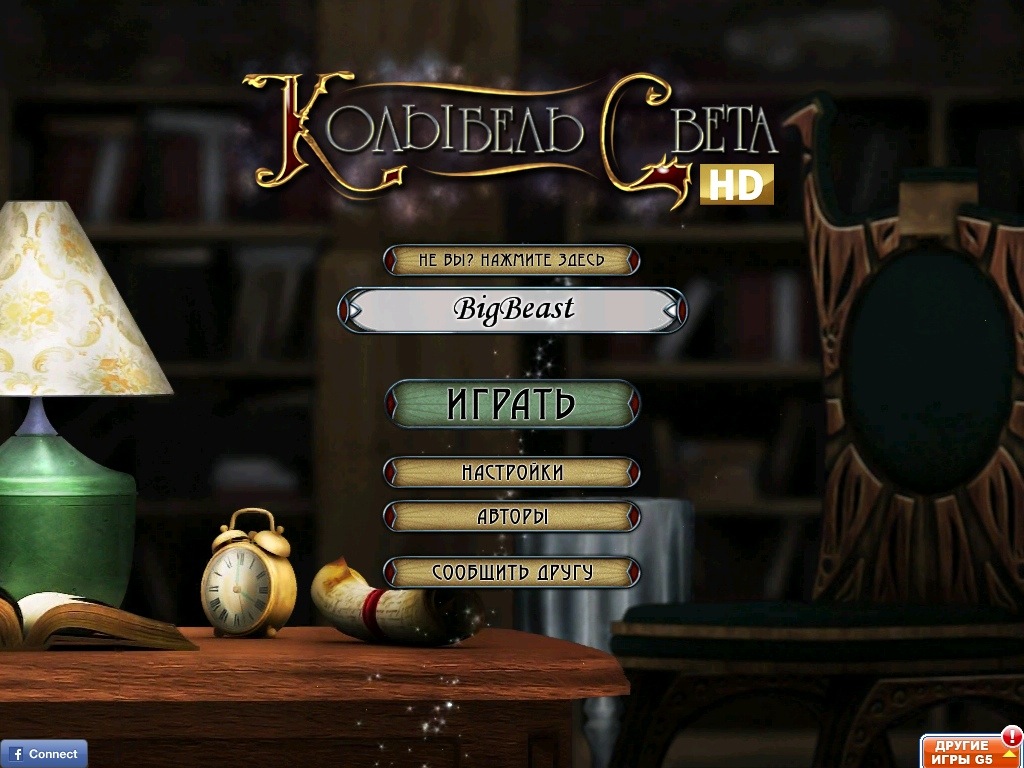
Task: Choose the СООБЩИТЬ ДРУГУ option
Action: pos(512,572)
